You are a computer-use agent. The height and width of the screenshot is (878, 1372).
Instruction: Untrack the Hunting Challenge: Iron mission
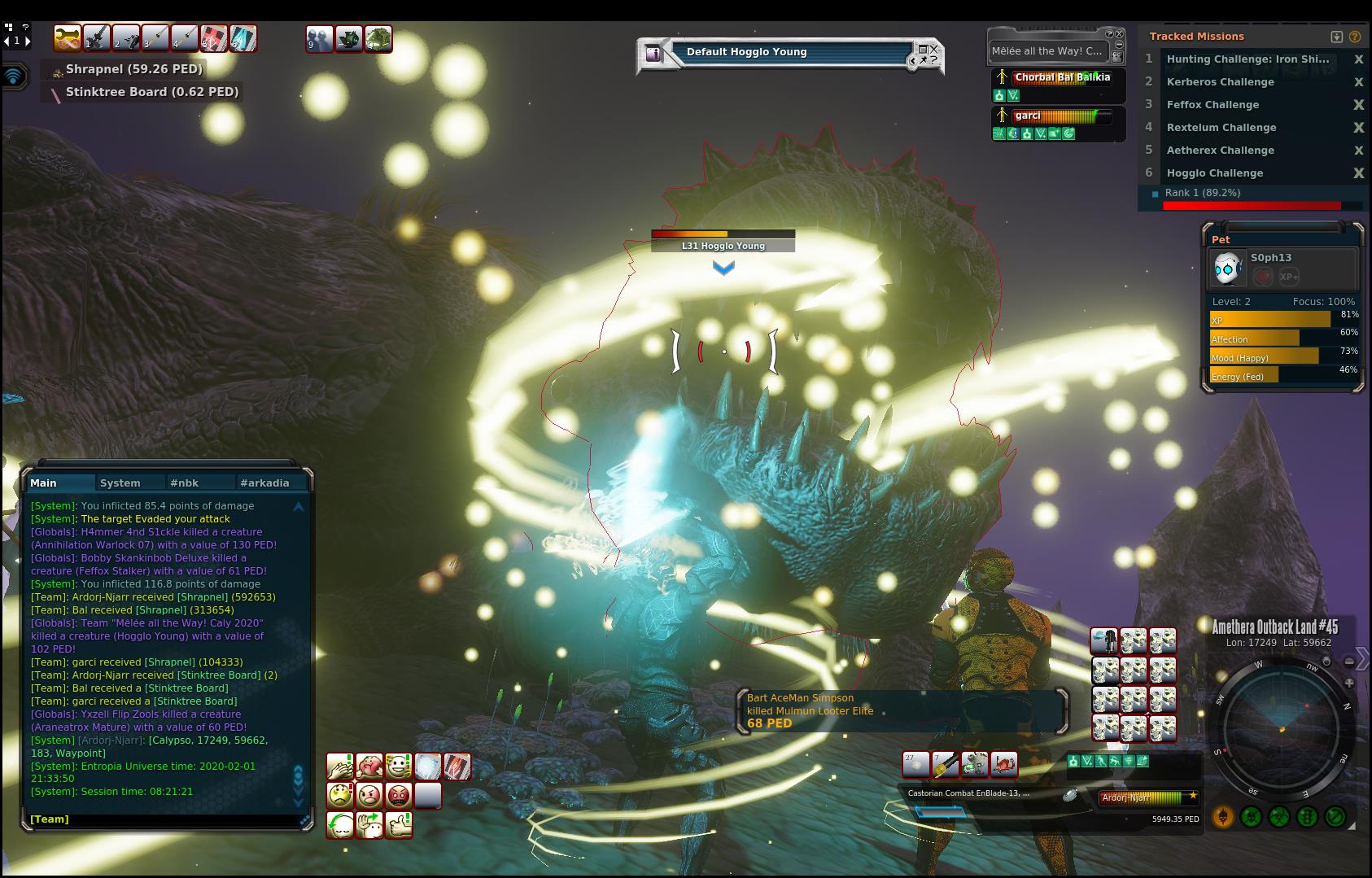1358,59
